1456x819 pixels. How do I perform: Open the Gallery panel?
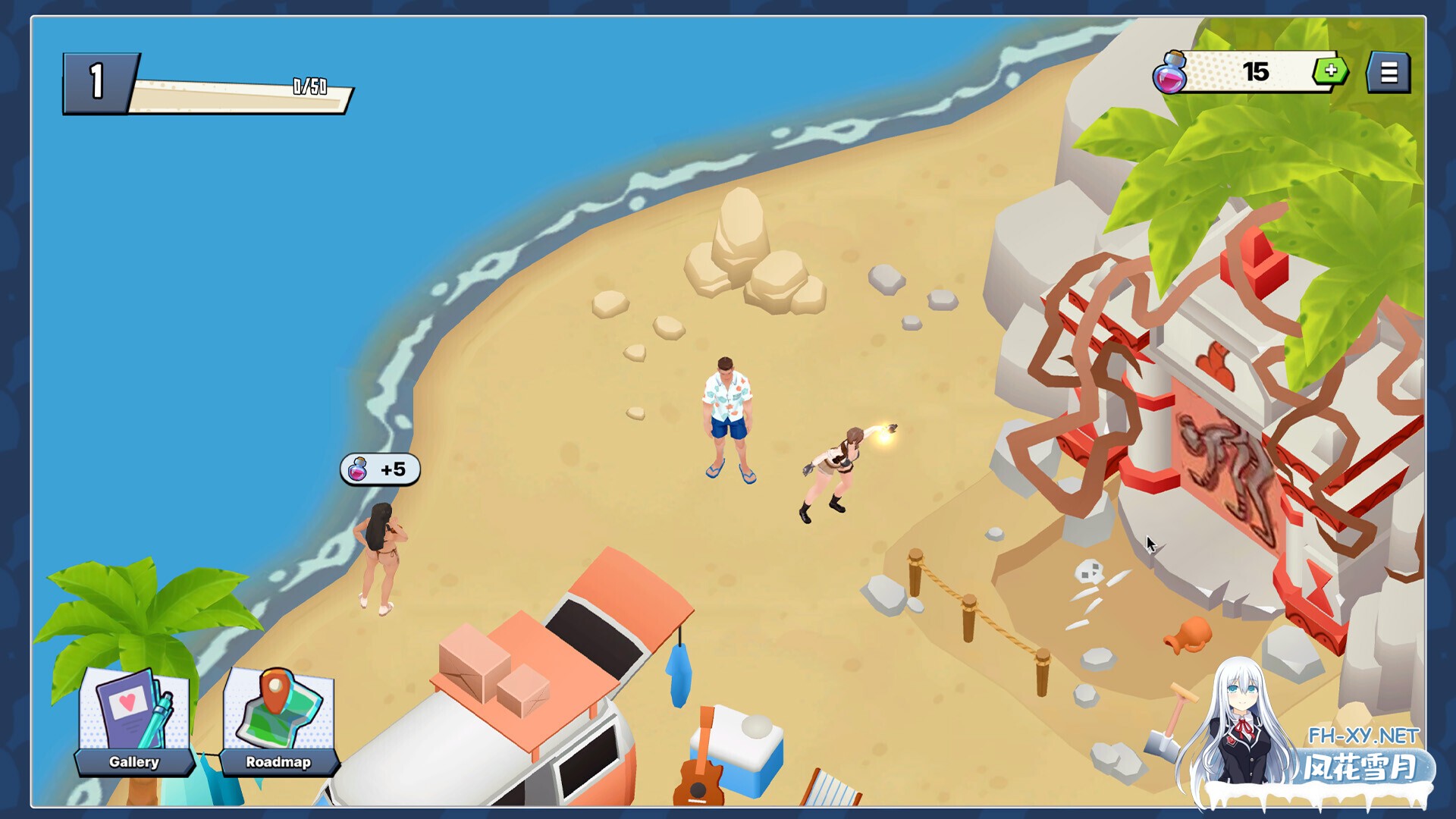tap(133, 761)
